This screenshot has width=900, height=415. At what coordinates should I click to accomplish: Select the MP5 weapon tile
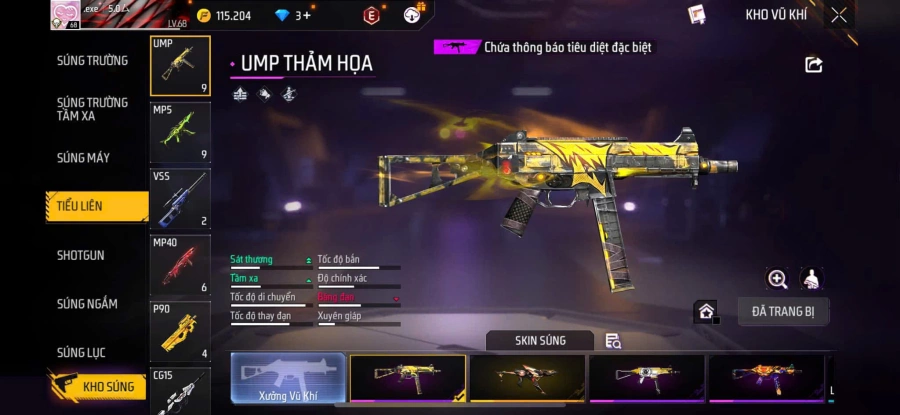point(180,132)
